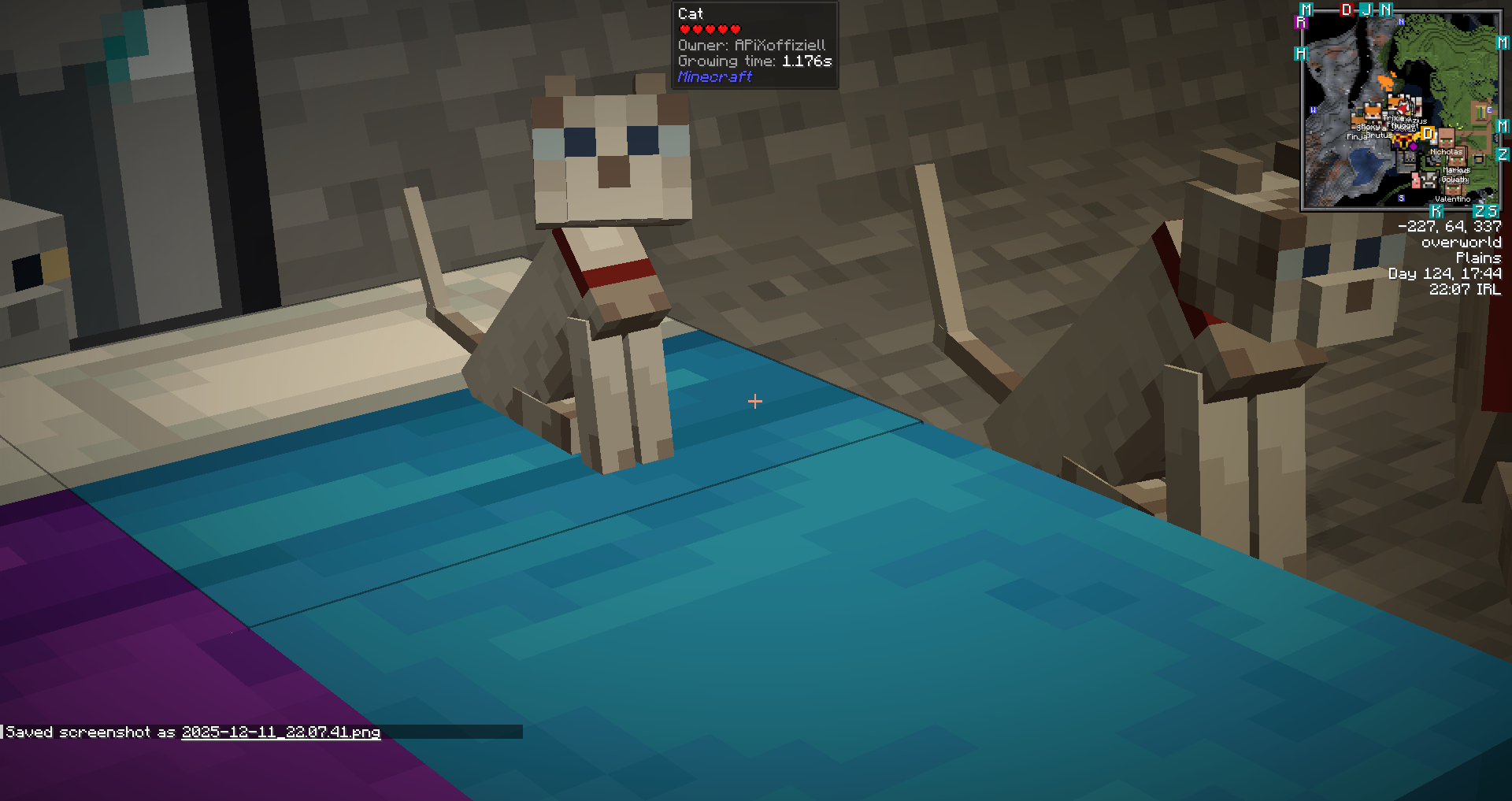Open the saved screenshot file link

(x=281, y=732)
